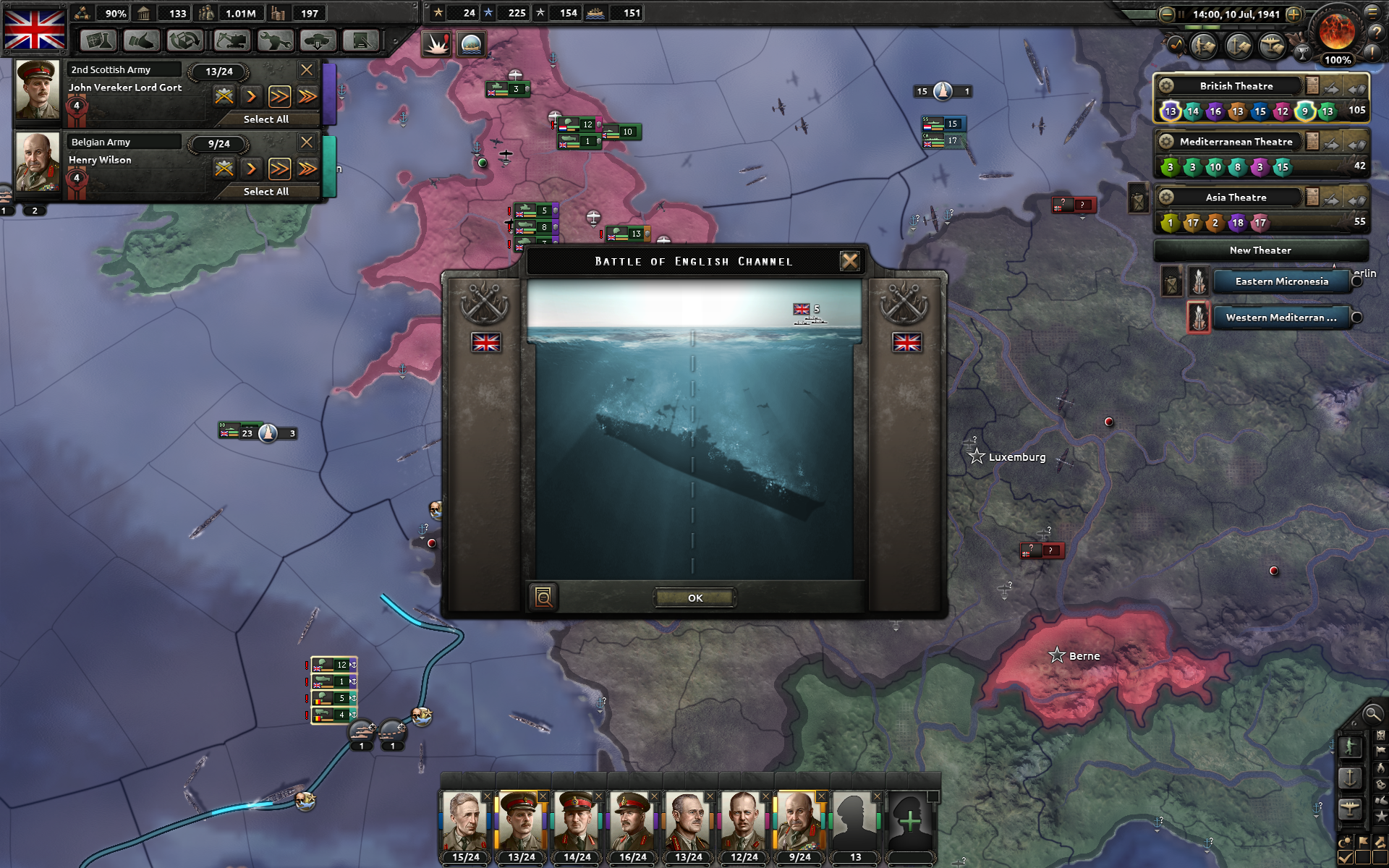Viewport: 1389px width, 868px height.
Task: Open the Diplomacy hand icon
Action: [143, 41]
